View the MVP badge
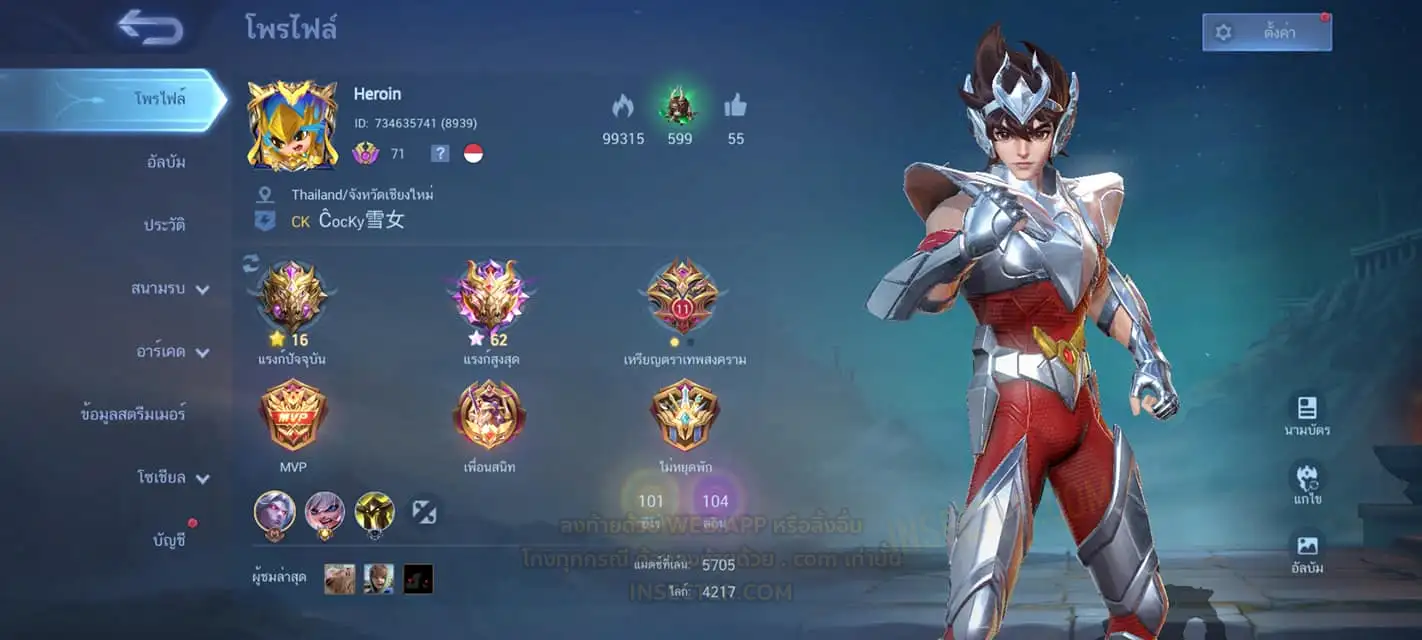1422x640 pixels. 293,416
